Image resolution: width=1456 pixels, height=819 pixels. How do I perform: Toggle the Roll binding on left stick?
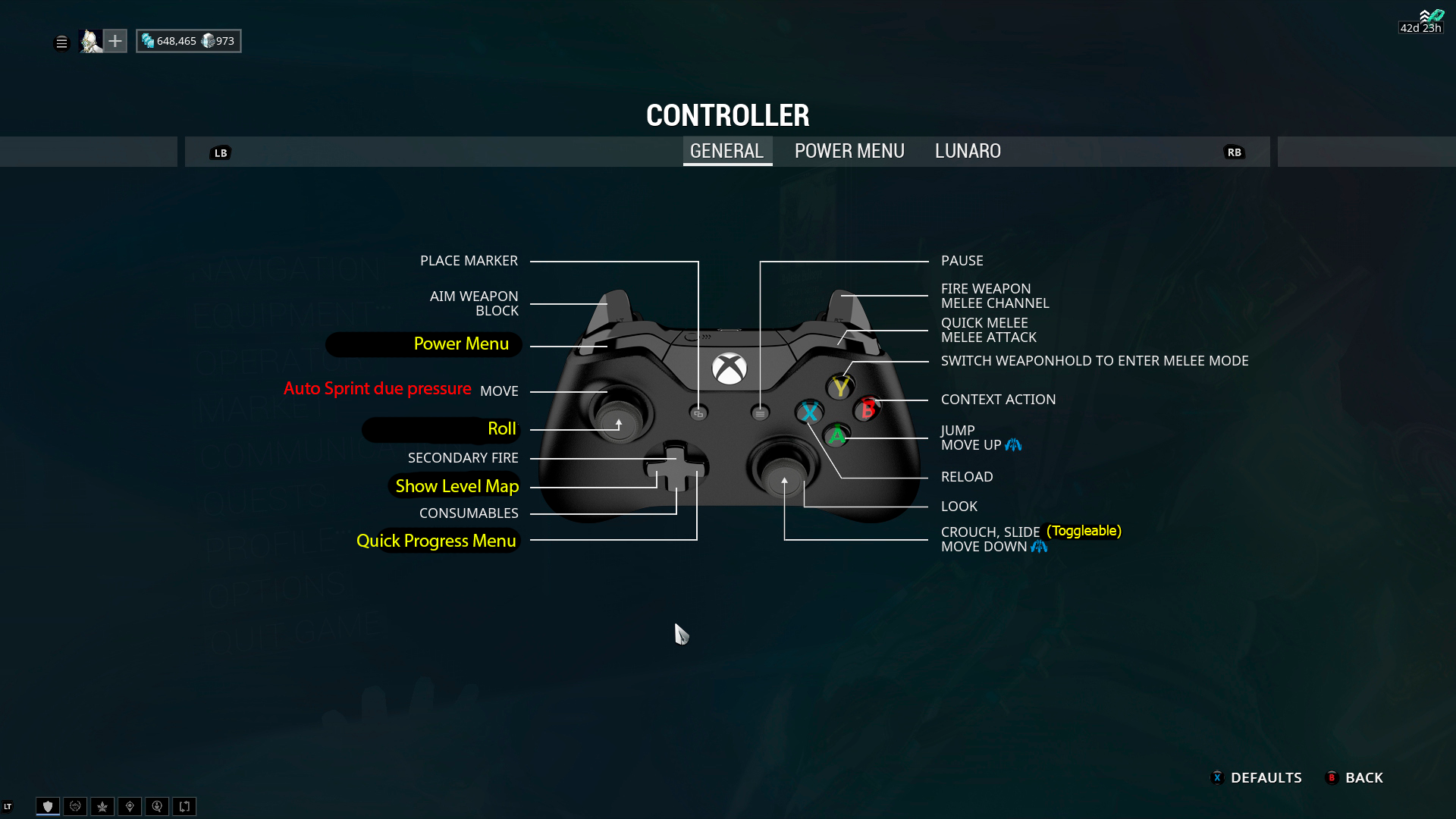coord(501,428)
